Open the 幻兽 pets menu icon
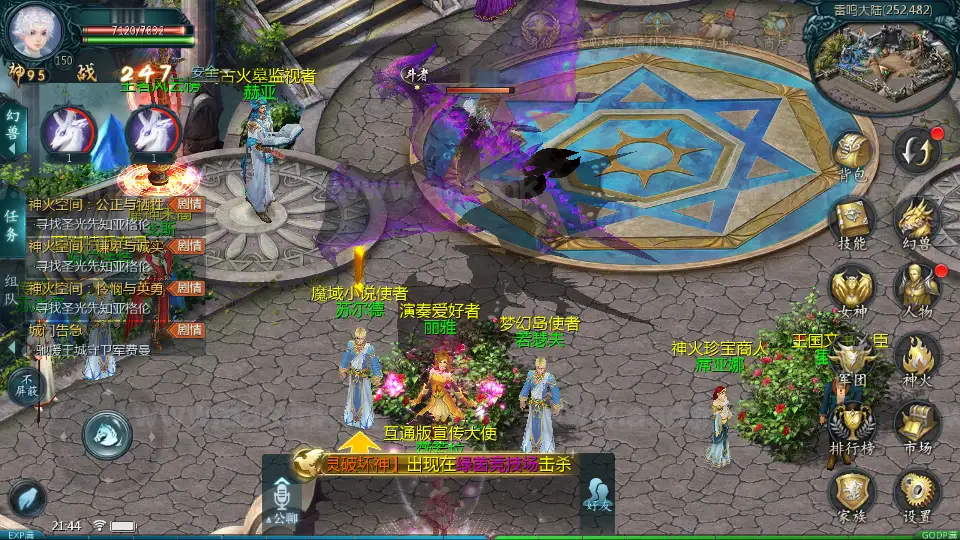 pyautogui.click(x=916, y=221)
